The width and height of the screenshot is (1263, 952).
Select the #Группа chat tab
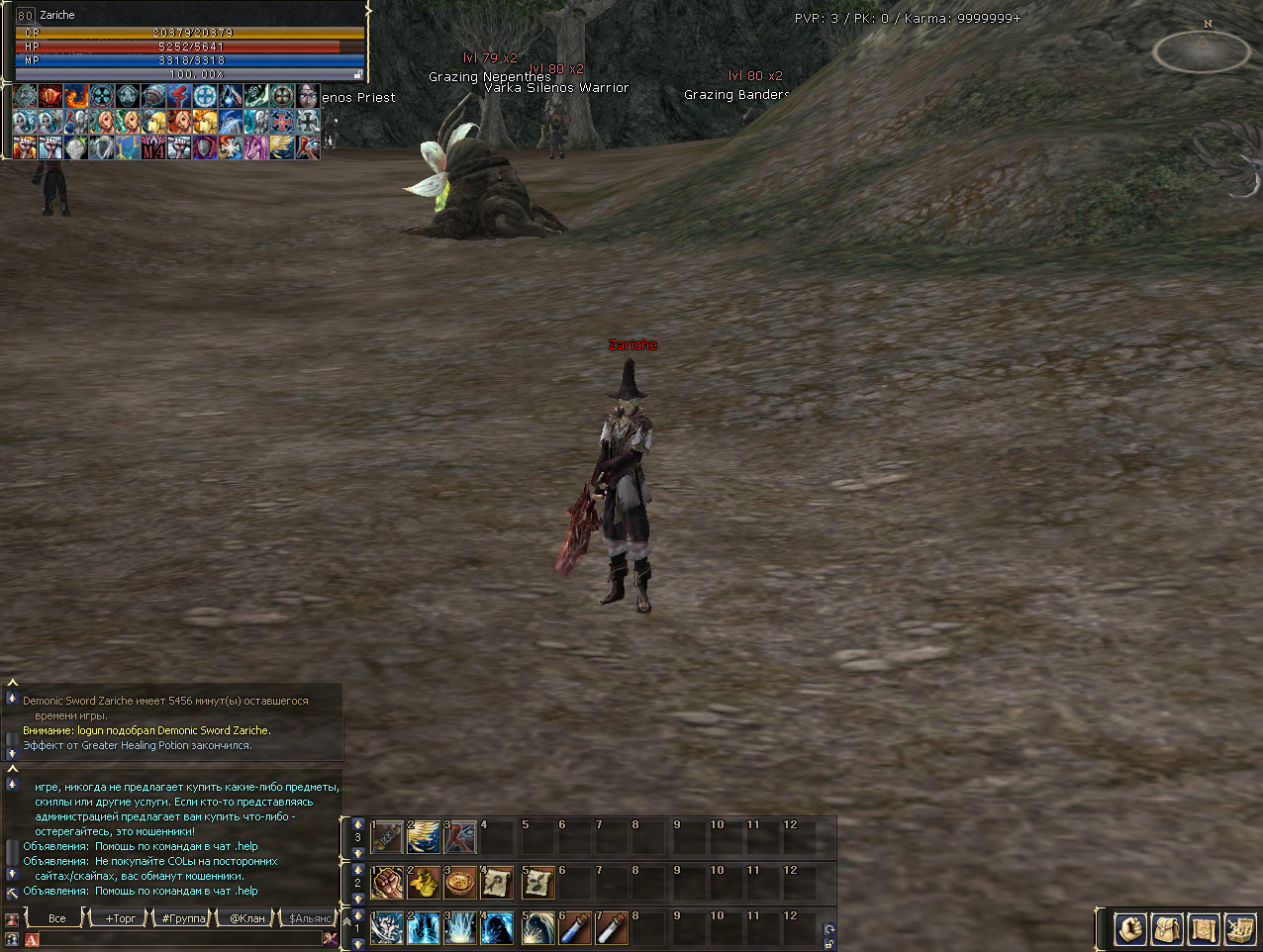click(183, 918)
